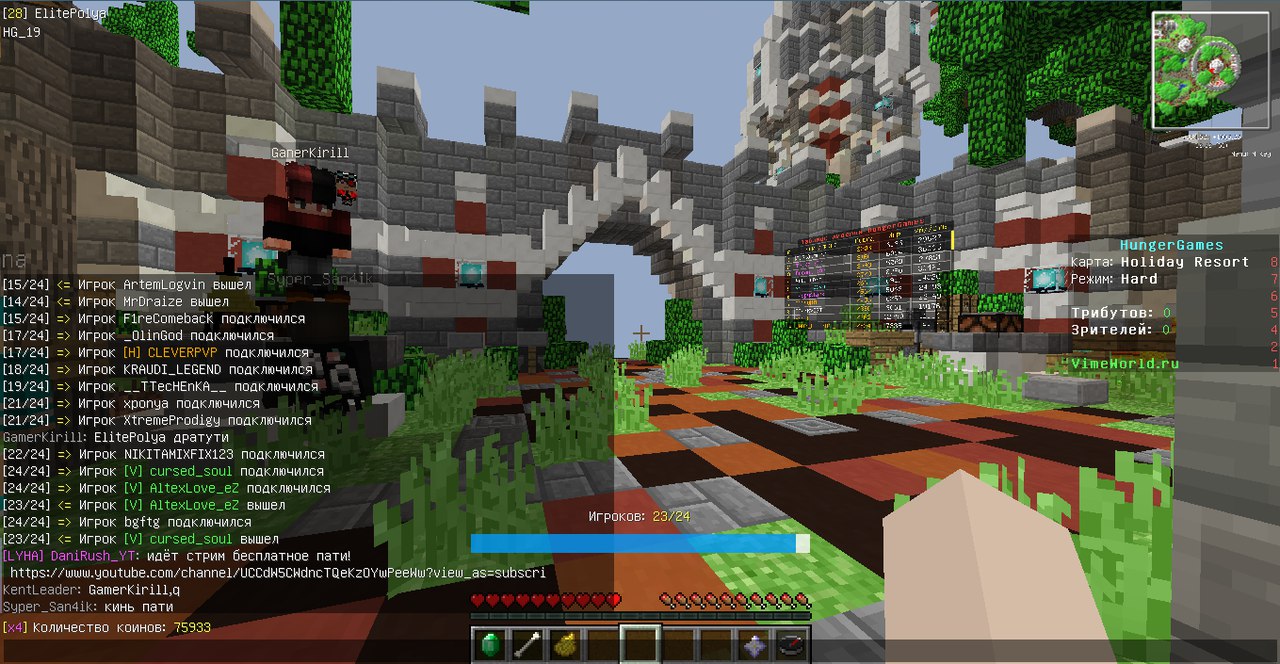
Task: Select the bone item slot
Action: pyautogui.click(x=527, y=645)
